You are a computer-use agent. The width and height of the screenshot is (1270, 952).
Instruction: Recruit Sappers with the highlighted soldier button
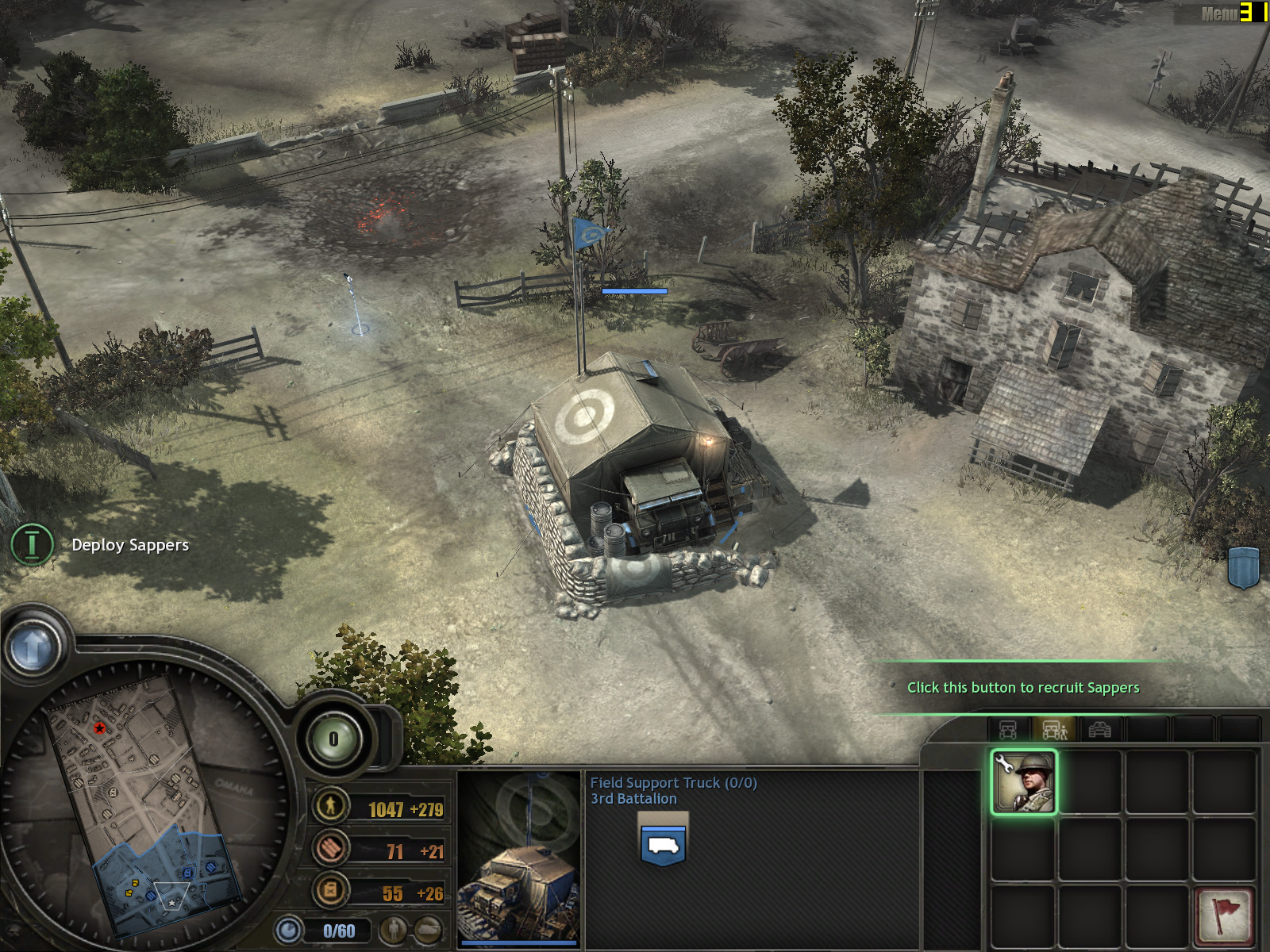coord(1023,782)
